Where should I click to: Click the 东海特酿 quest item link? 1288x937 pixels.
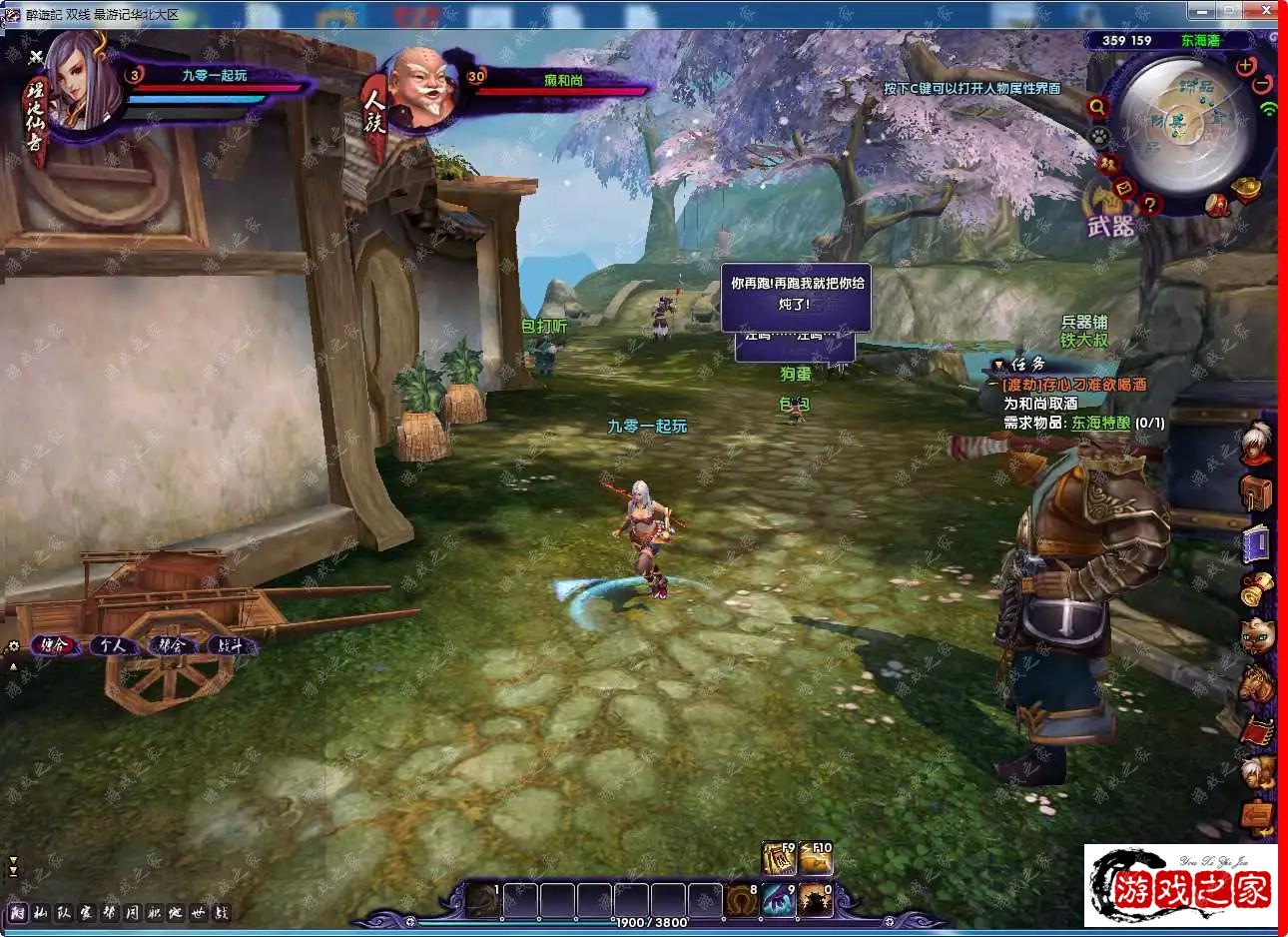tap(1100, 423)
